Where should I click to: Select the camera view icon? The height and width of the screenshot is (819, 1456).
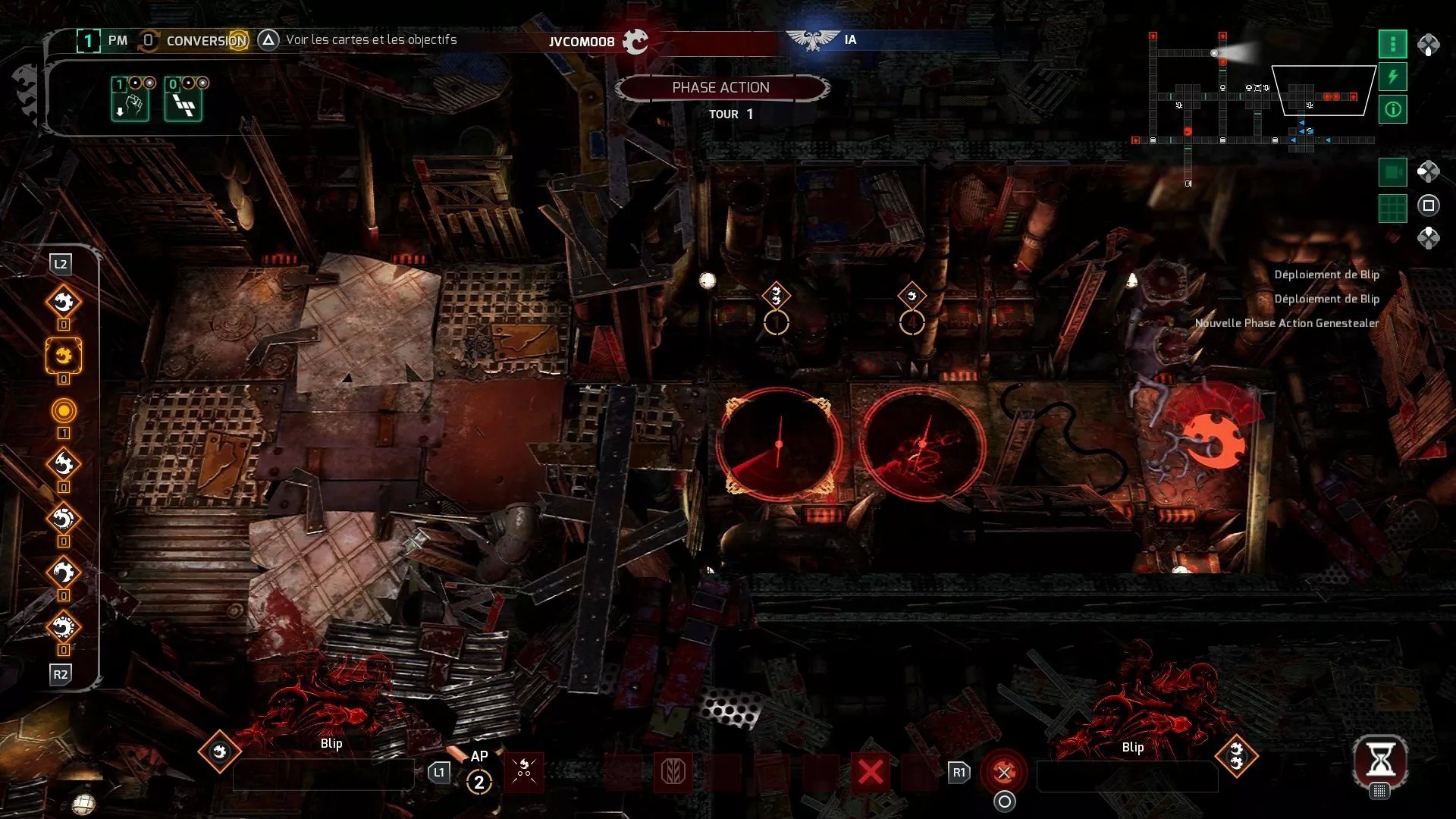[1393, 172]
